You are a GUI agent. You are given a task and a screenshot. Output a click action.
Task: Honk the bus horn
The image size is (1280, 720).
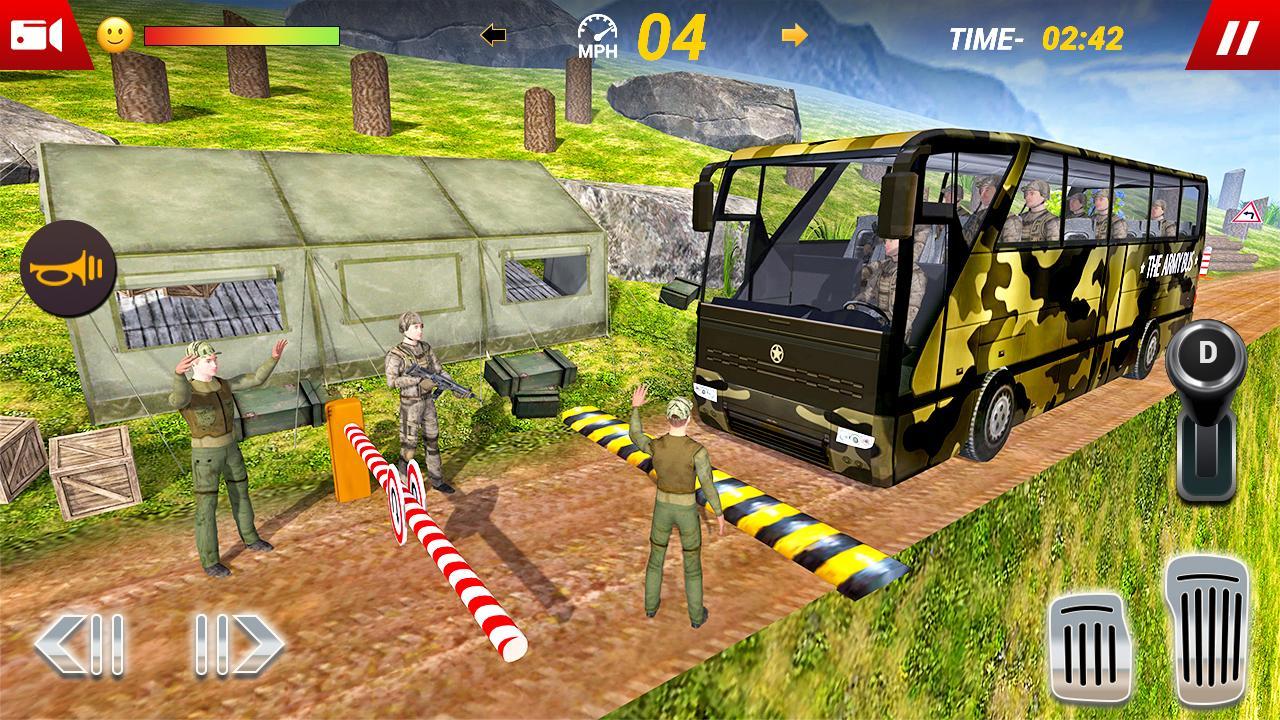click(x=68, y=270)
